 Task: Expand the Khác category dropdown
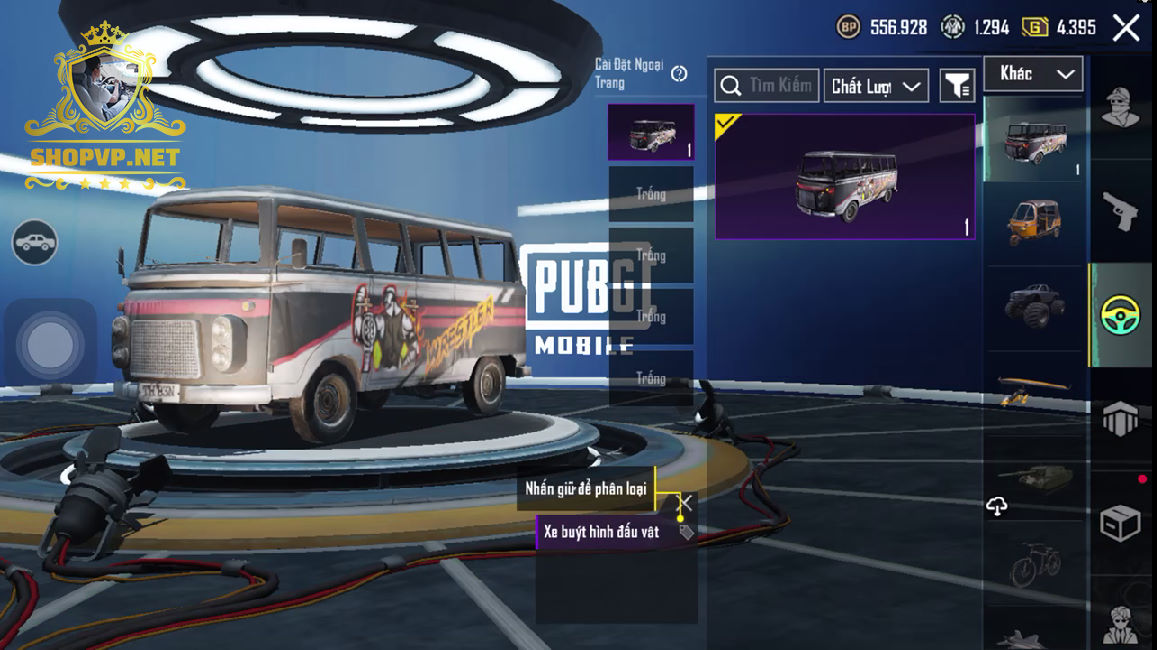[x=1033, y=74]
